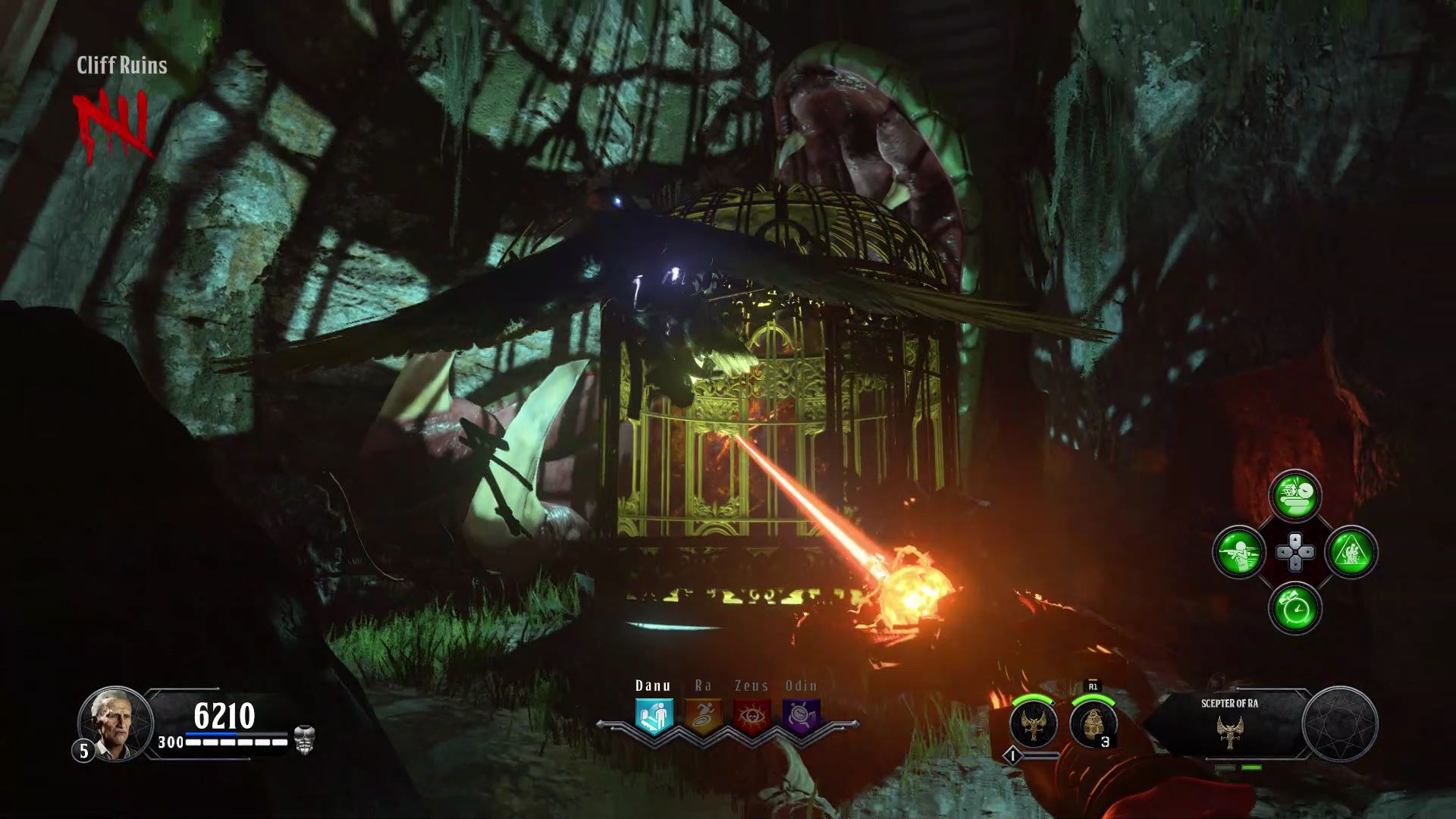Activate the left elixir with rifleman icon
Screen dimensions: 1456x819
pos(1239,551)
